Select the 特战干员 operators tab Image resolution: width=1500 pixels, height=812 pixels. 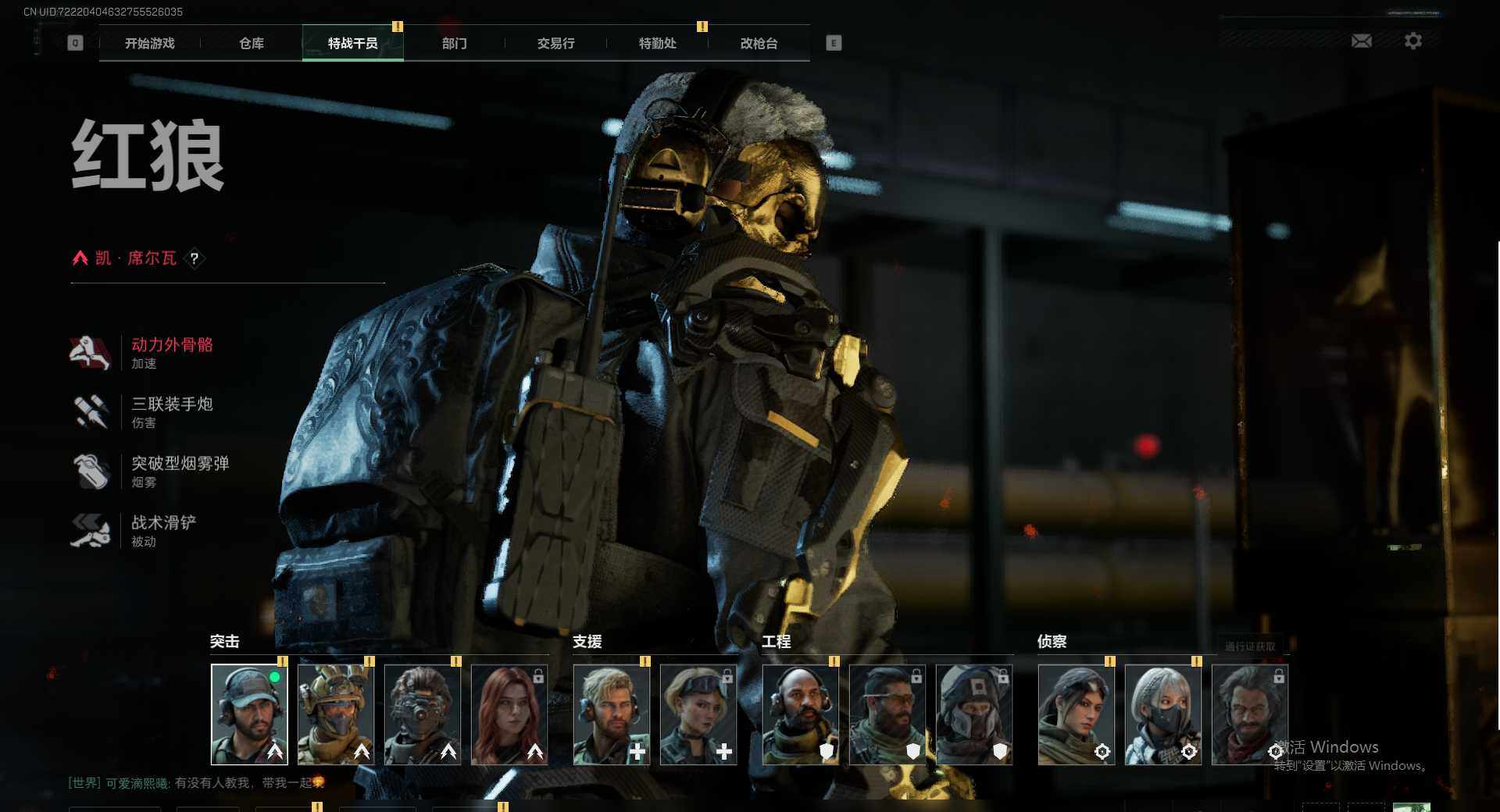pos(352,44)
